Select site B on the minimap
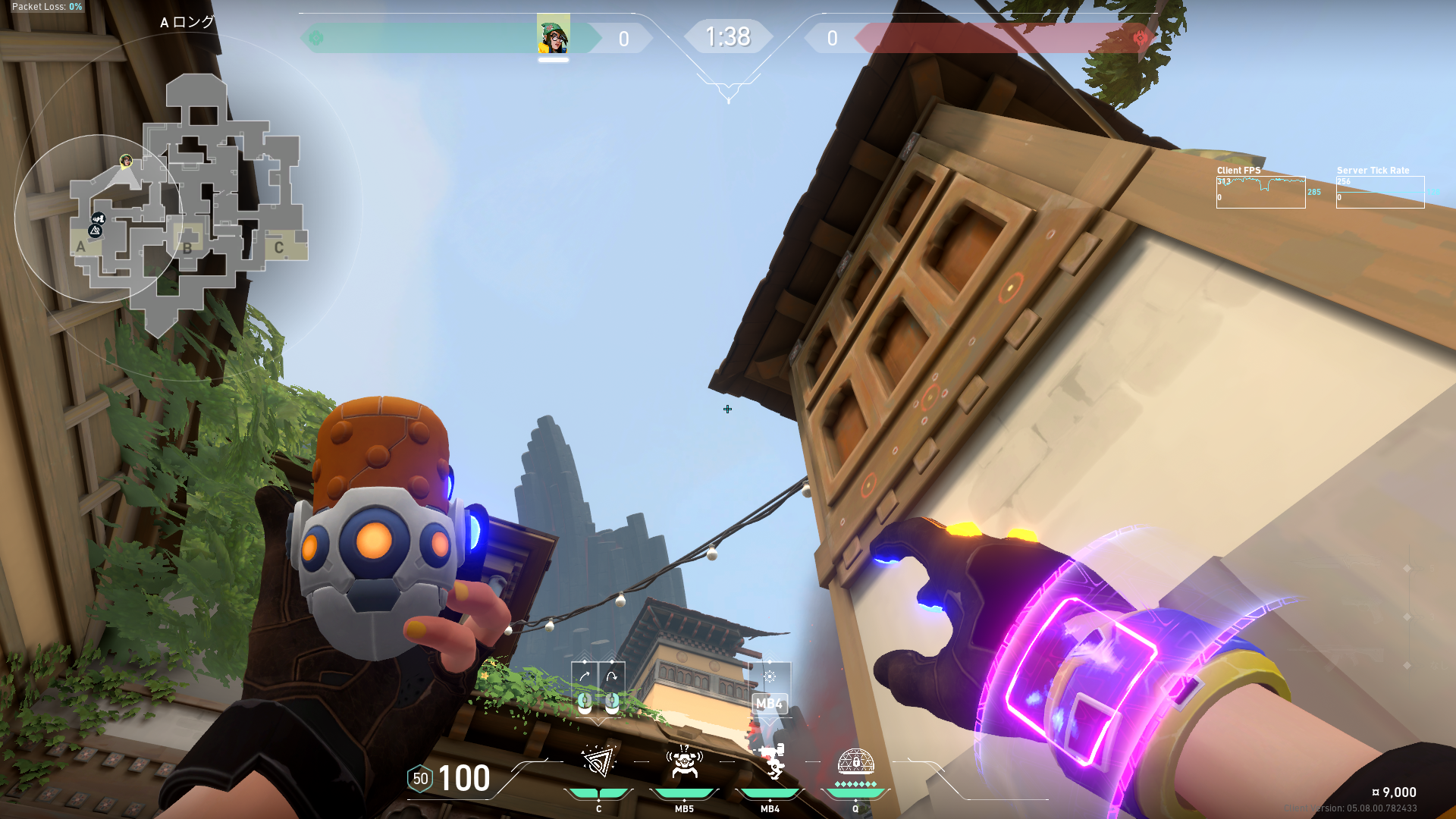Image resolution: width=1456 pixels, height=819 pixels. coord(187,247)
